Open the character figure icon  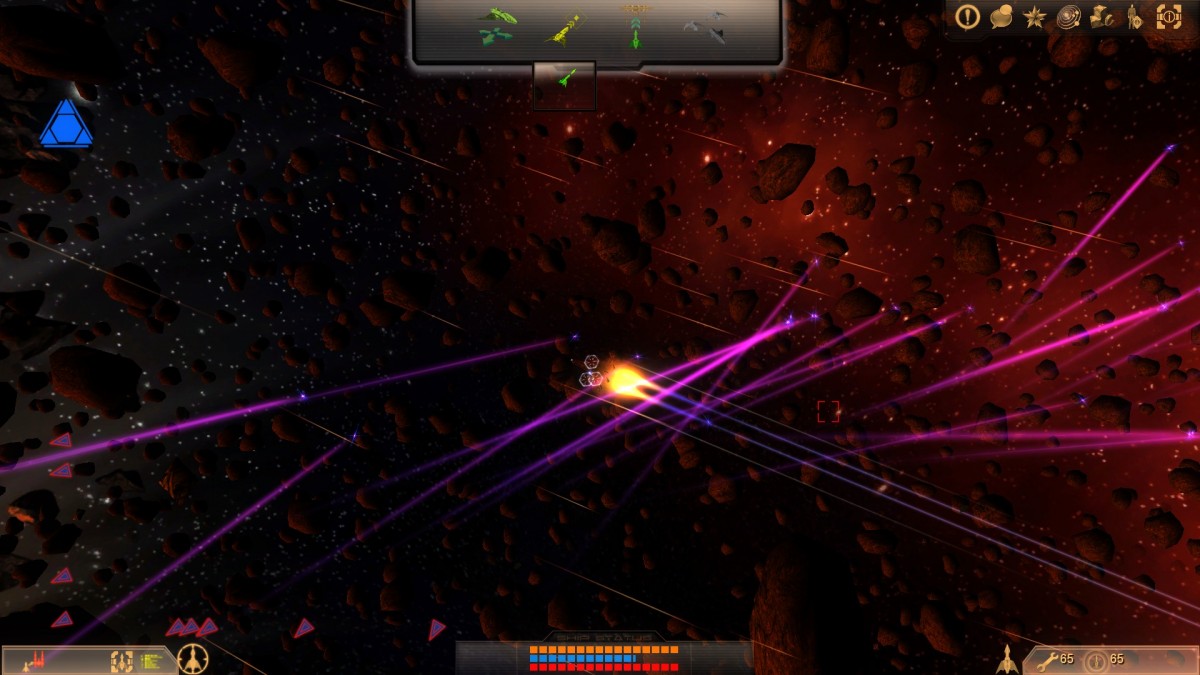click(x=1134, y=16)
